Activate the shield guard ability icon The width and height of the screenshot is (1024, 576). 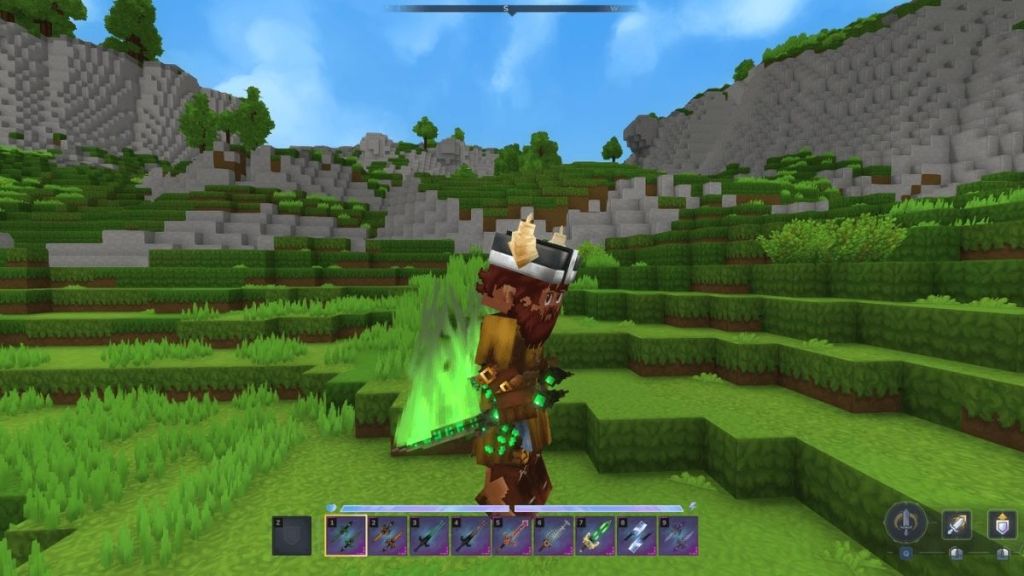[x=1002, y=524]
